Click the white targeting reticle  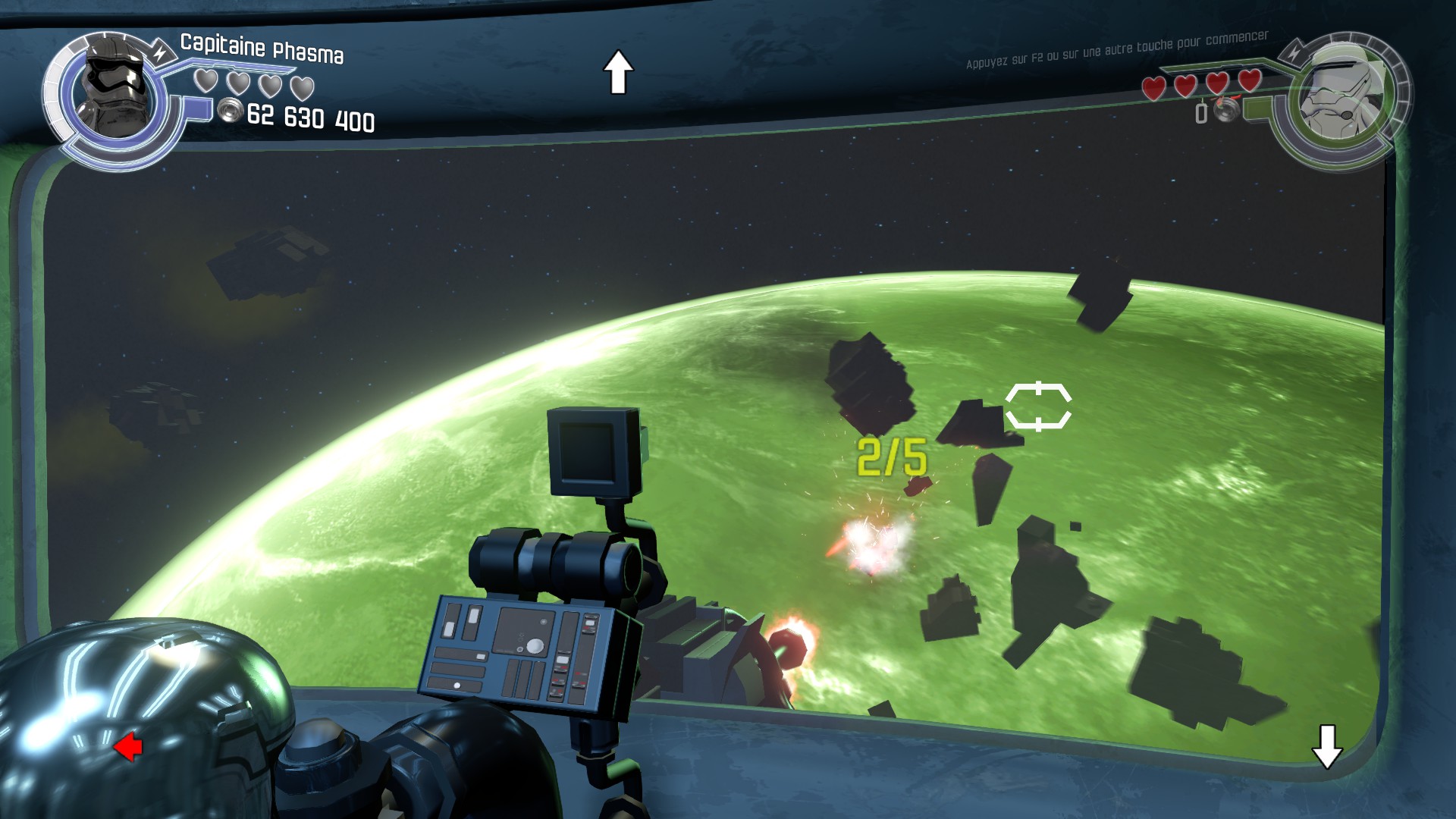pyautogui.click(x=1038, y=407)
